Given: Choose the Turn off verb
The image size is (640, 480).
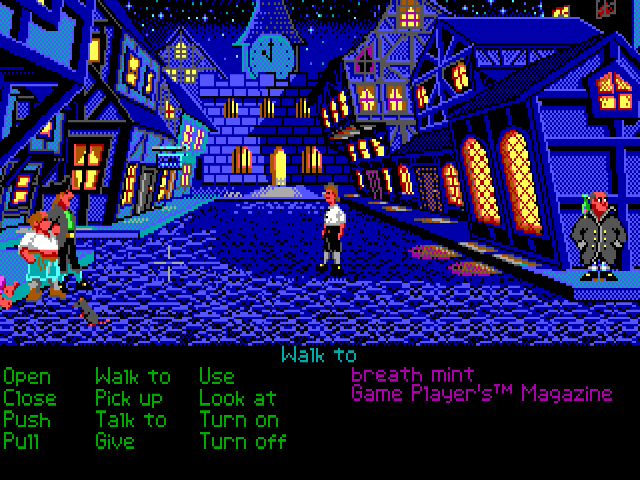Looking at the screenshot, I should point(243,440).
